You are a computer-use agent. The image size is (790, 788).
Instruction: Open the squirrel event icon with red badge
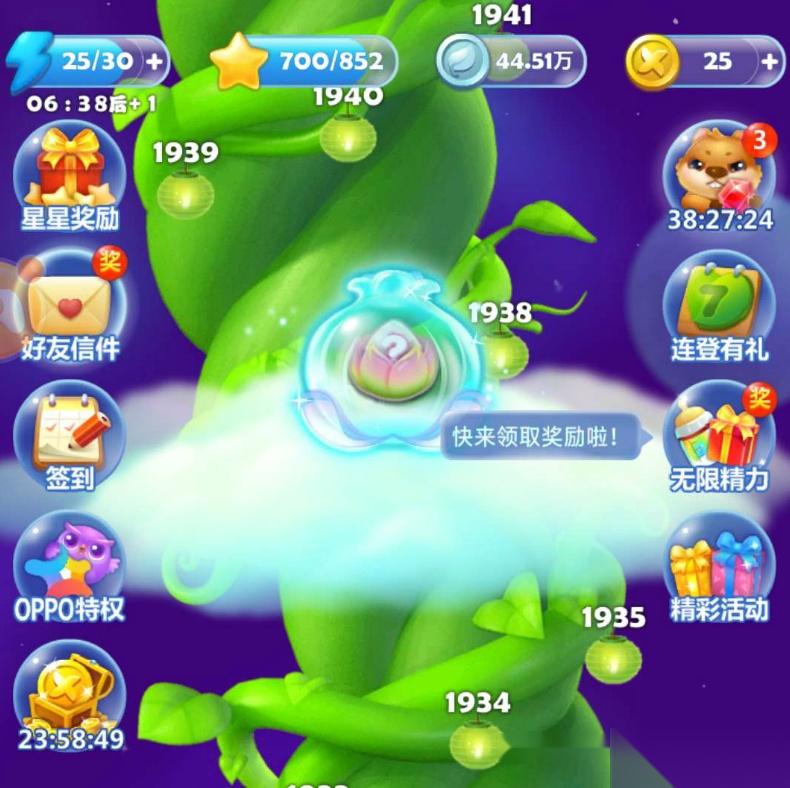pos(720,176)
